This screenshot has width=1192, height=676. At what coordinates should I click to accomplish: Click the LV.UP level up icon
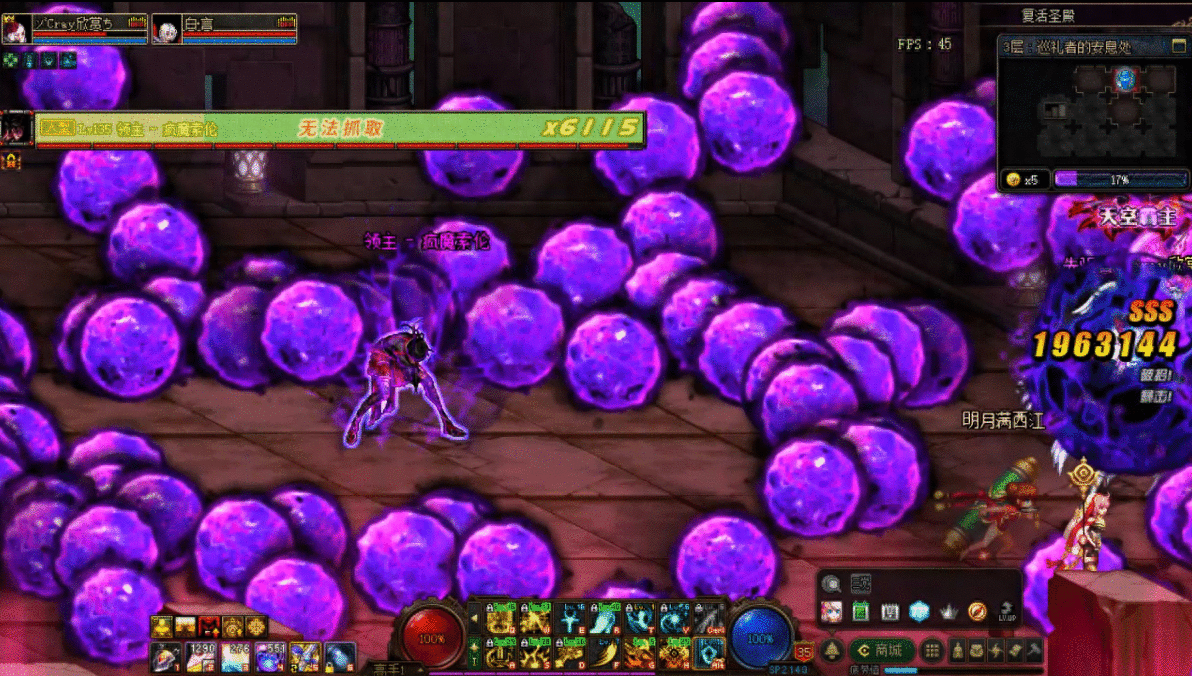pos(1006,611)
